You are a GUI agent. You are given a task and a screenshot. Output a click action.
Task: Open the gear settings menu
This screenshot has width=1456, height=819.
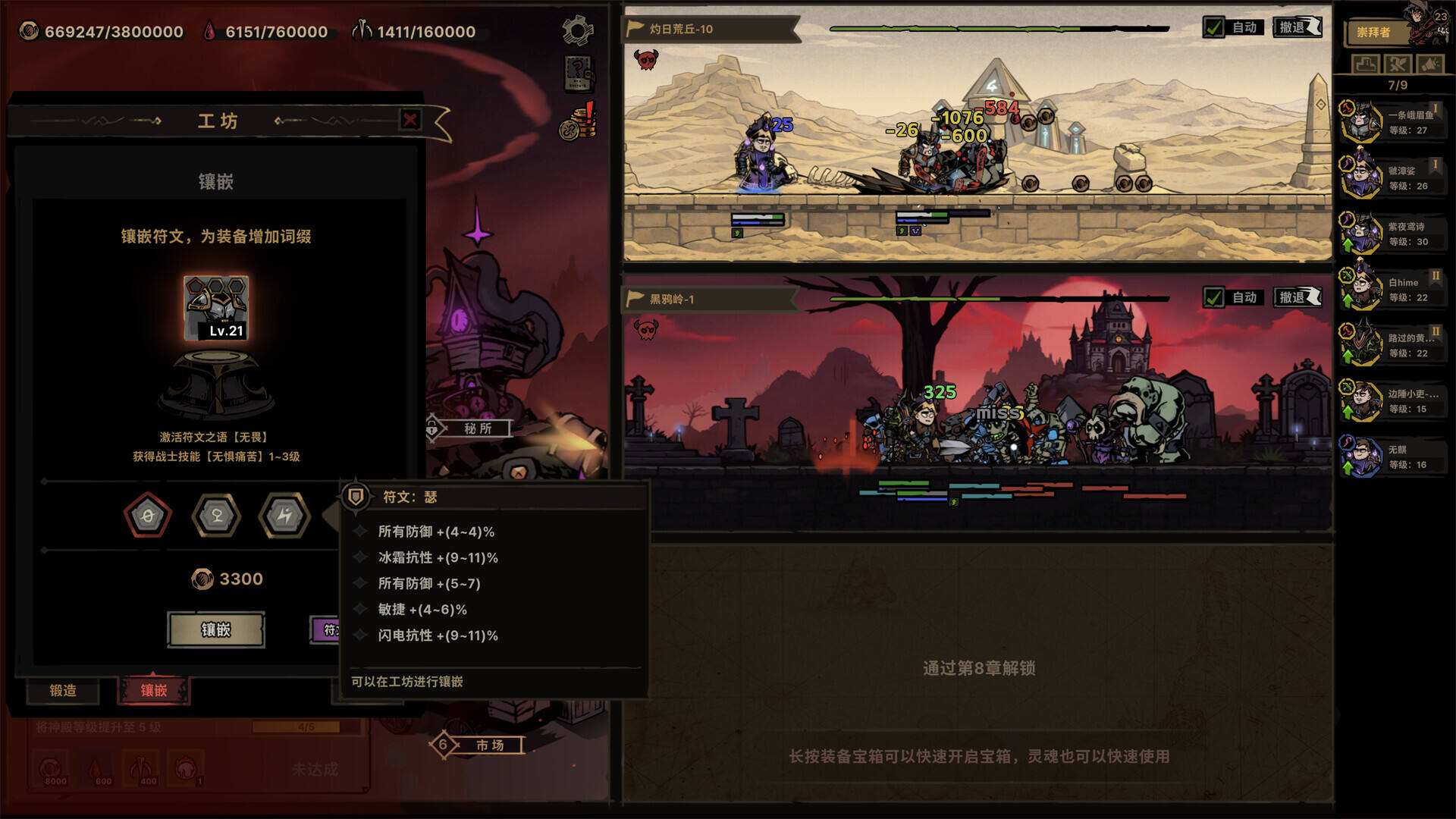578,30
